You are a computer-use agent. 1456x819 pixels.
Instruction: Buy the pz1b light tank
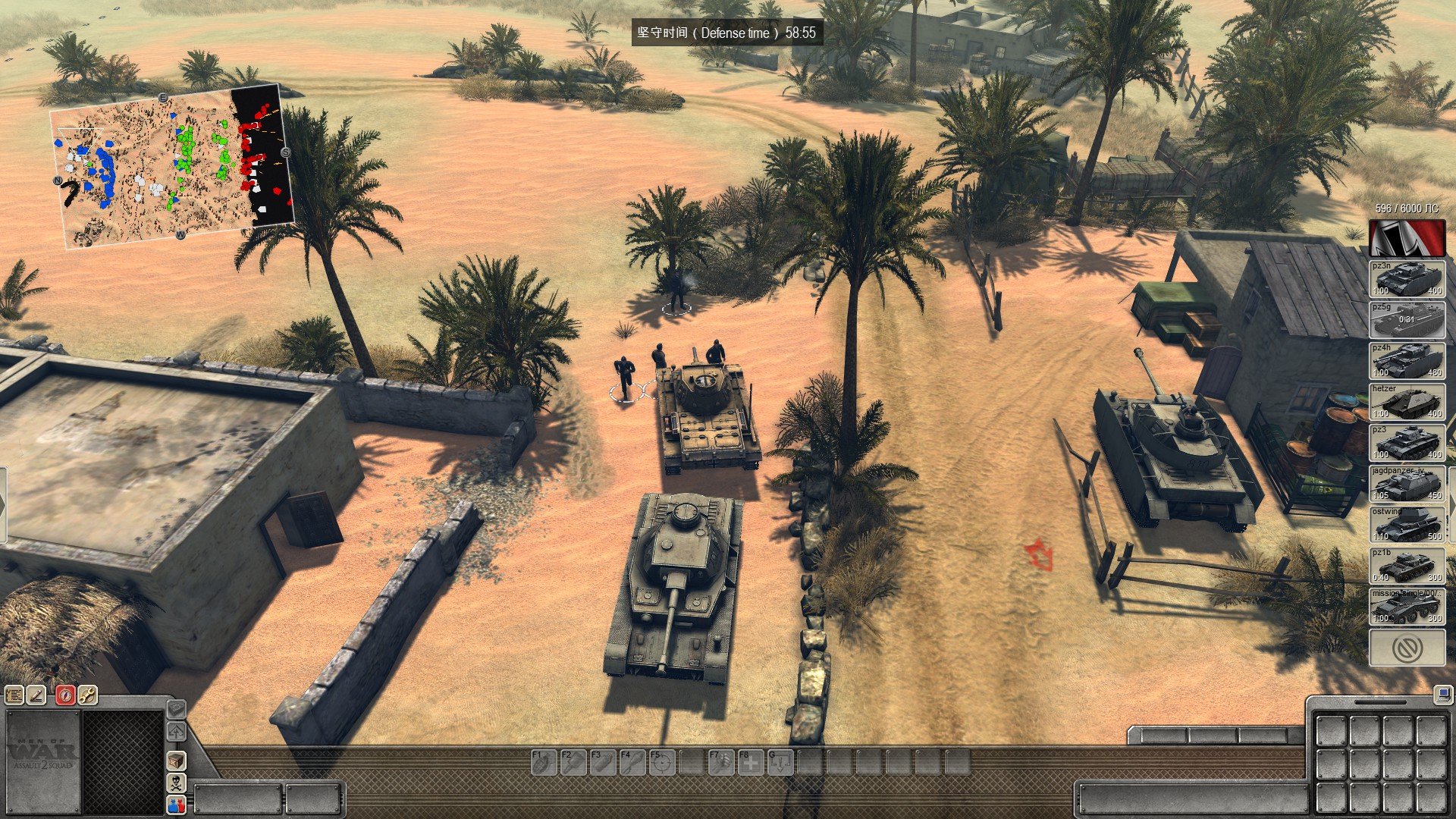coord(1407,566)
